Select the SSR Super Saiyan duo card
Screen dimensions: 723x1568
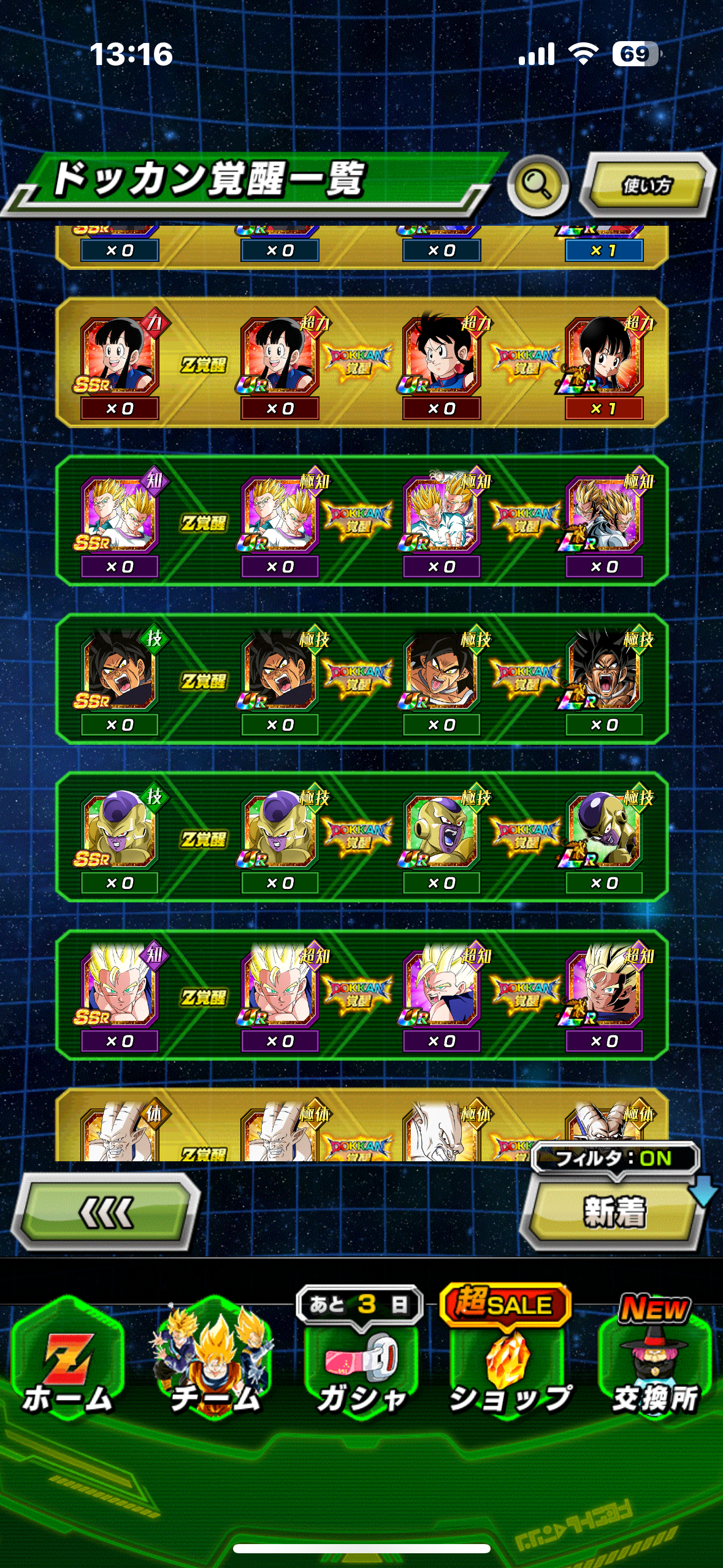pyautogui.click(x=119, y=515)
